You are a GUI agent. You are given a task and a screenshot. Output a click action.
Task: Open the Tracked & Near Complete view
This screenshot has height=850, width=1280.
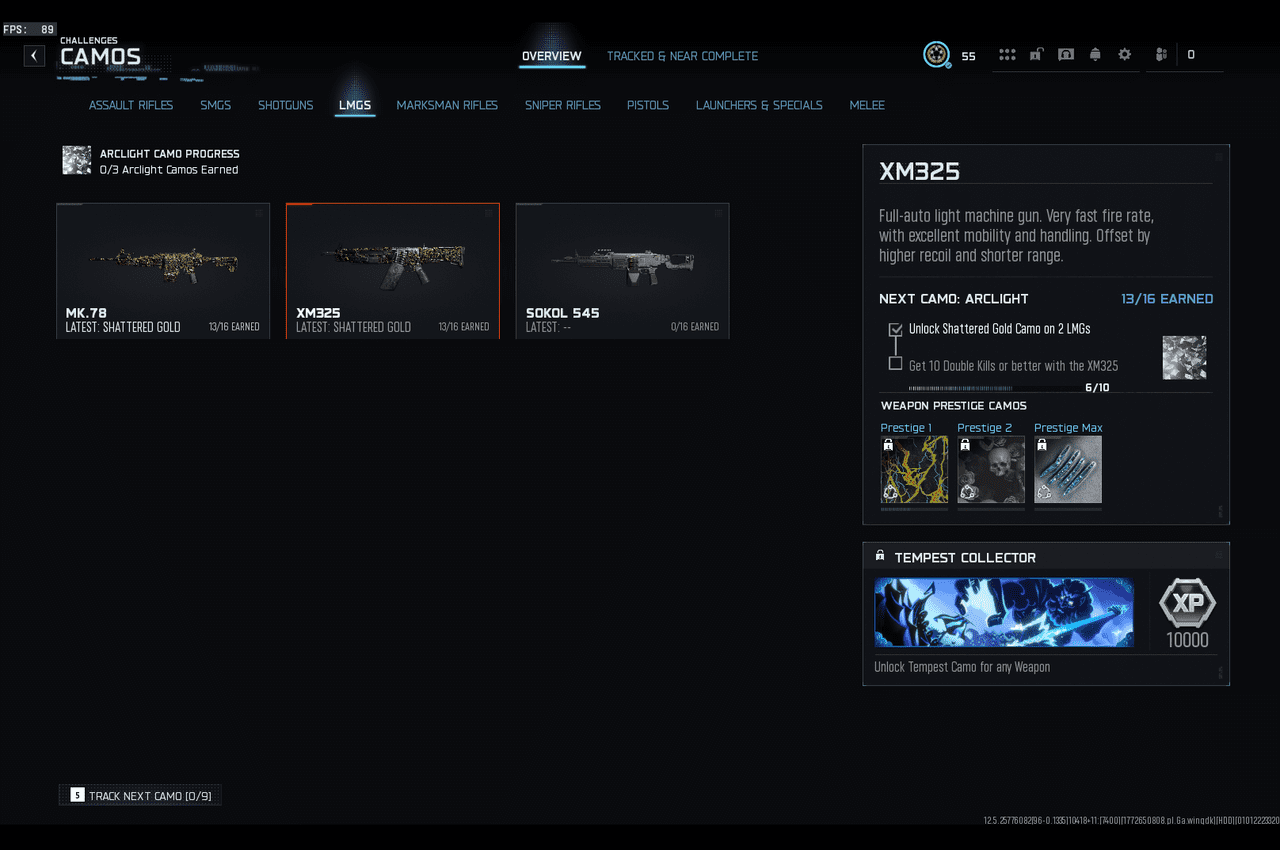click(683, 56)
